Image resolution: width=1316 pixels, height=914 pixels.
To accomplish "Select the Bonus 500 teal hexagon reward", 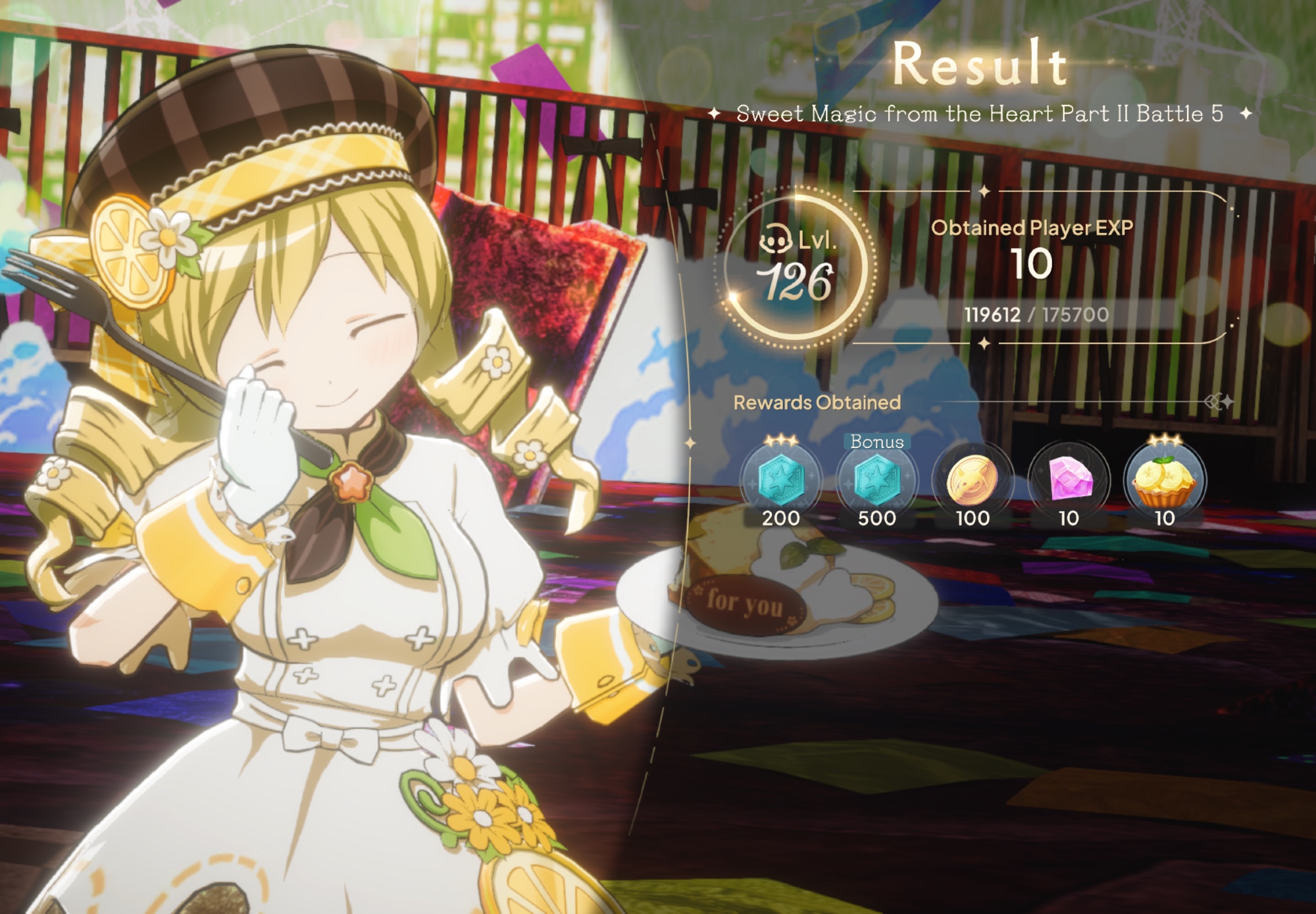I will 877,480.
